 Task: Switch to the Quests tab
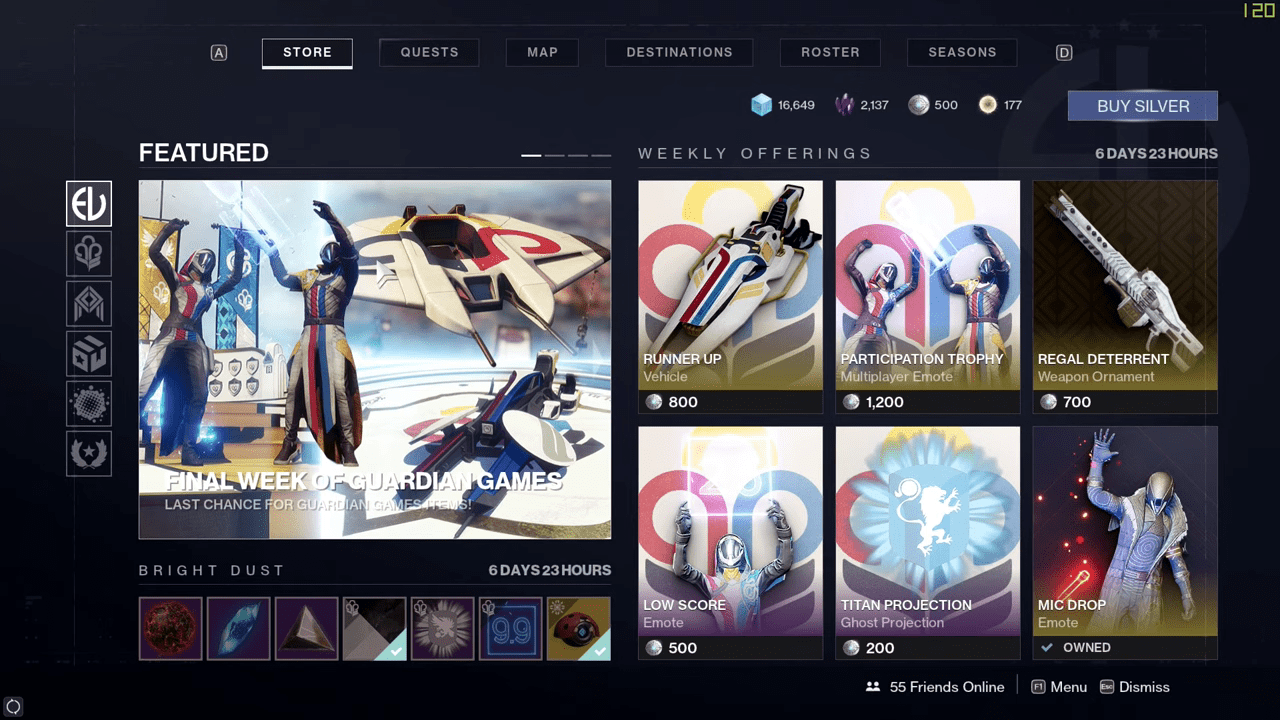point(429,52)
